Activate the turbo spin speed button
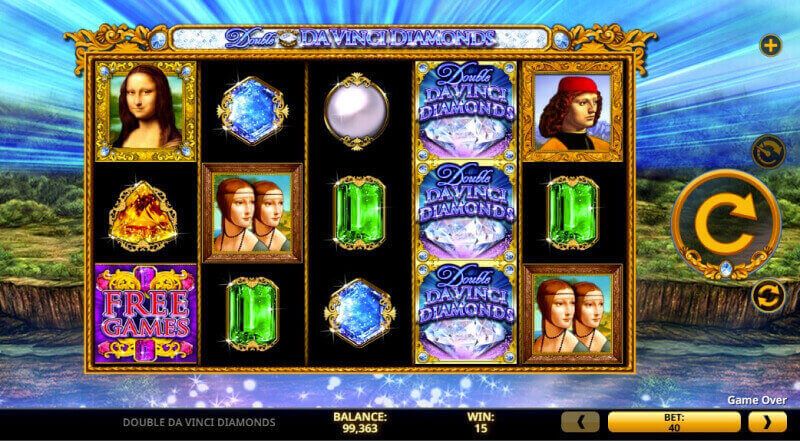800x441 pixels. (769, 152)
